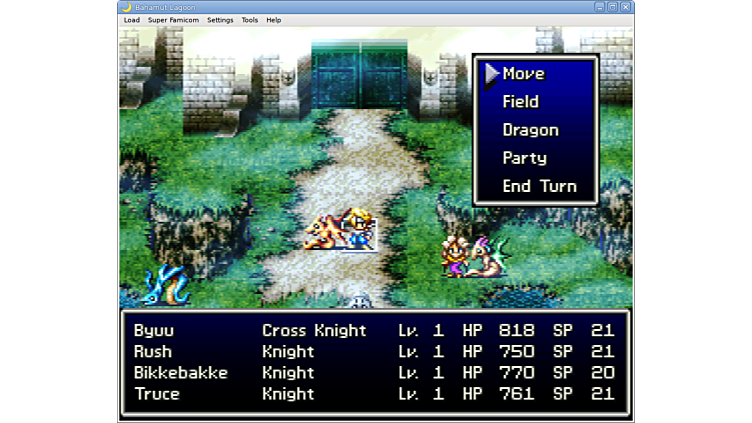
Task: Select Move in the battle command menu
Action: (523, 74)
